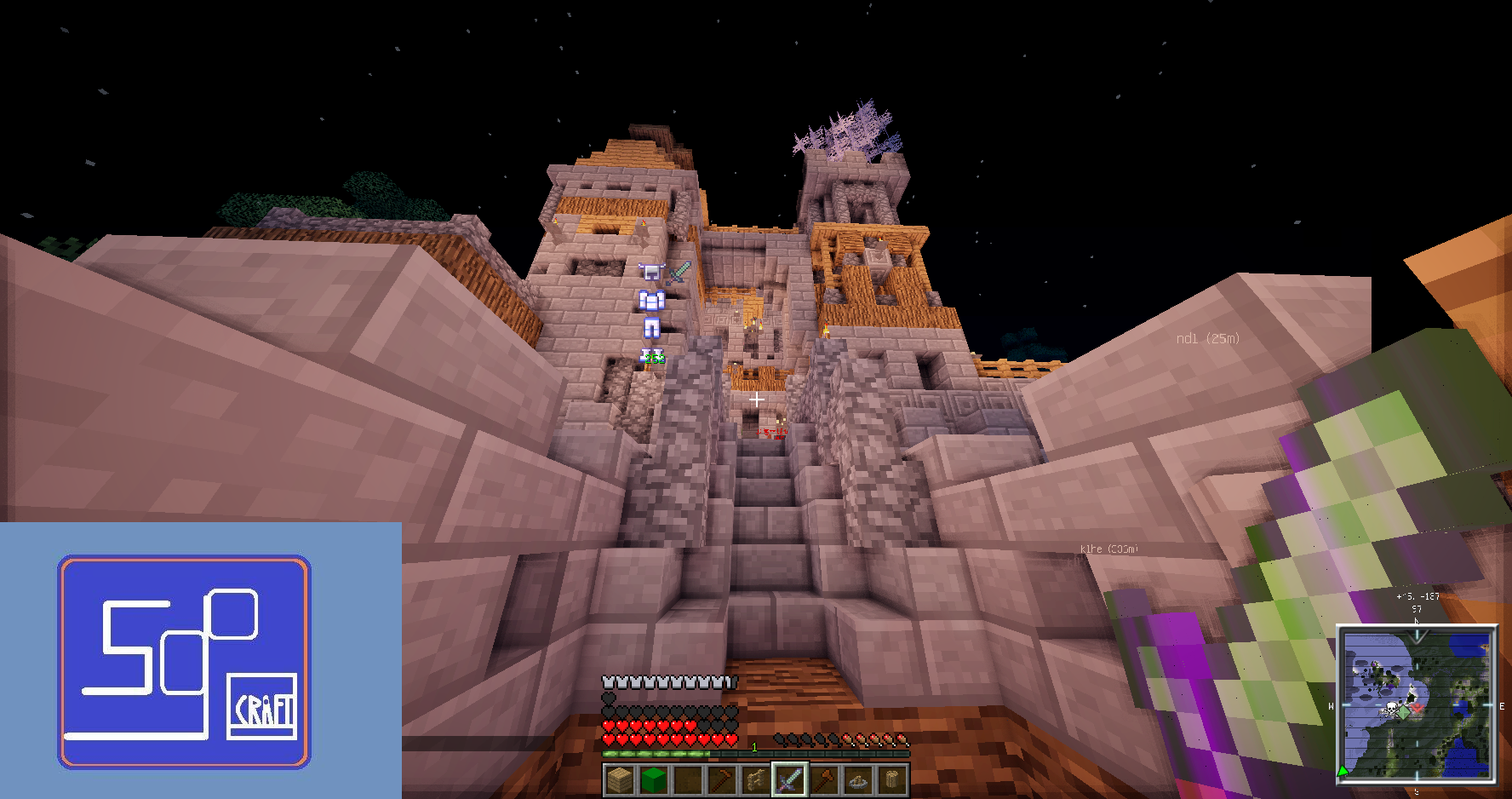The image size is (1512, 799).
Task: Click the minimap in the corner
Action: [x=1417, y=704]
